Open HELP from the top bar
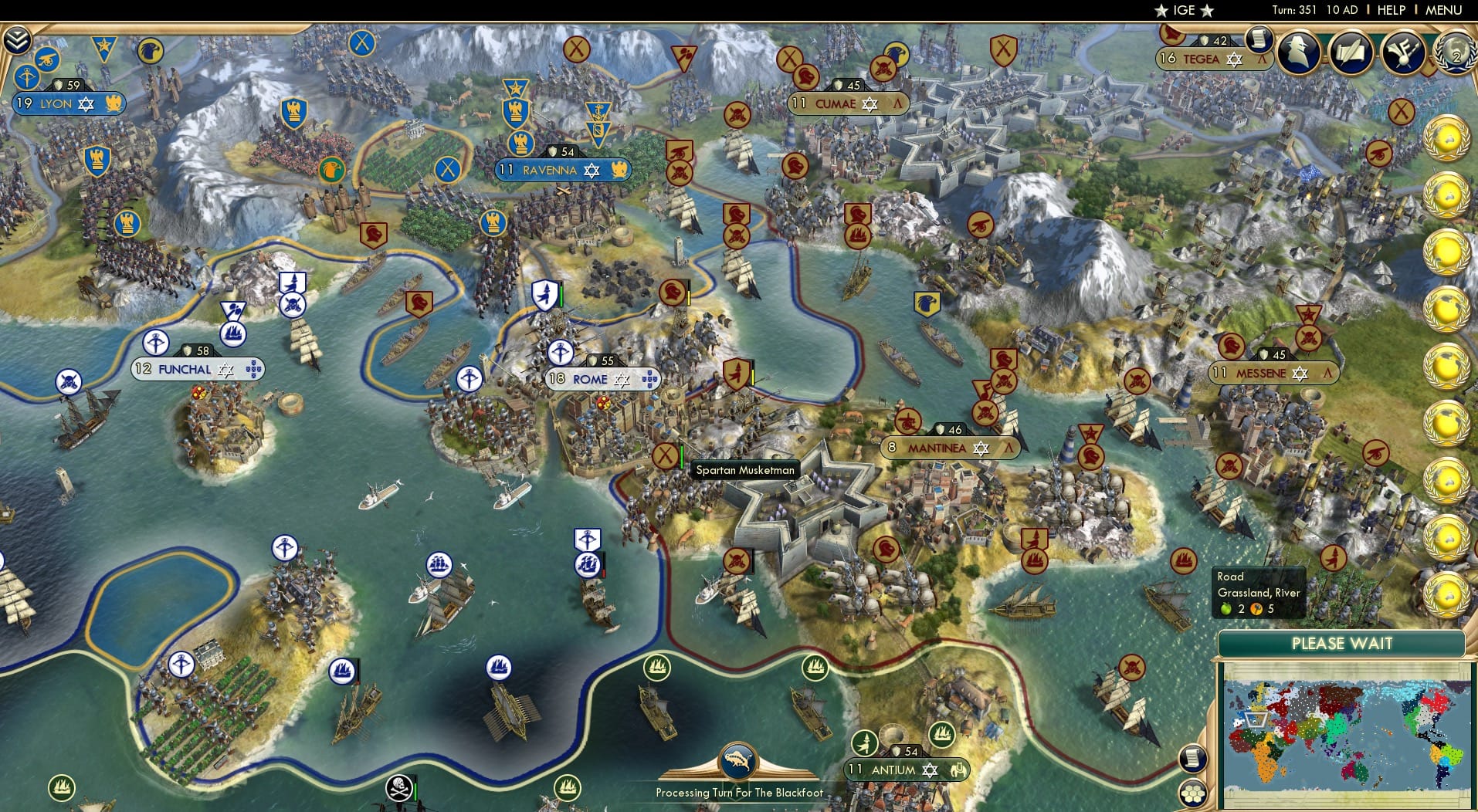 [1390, 10]
